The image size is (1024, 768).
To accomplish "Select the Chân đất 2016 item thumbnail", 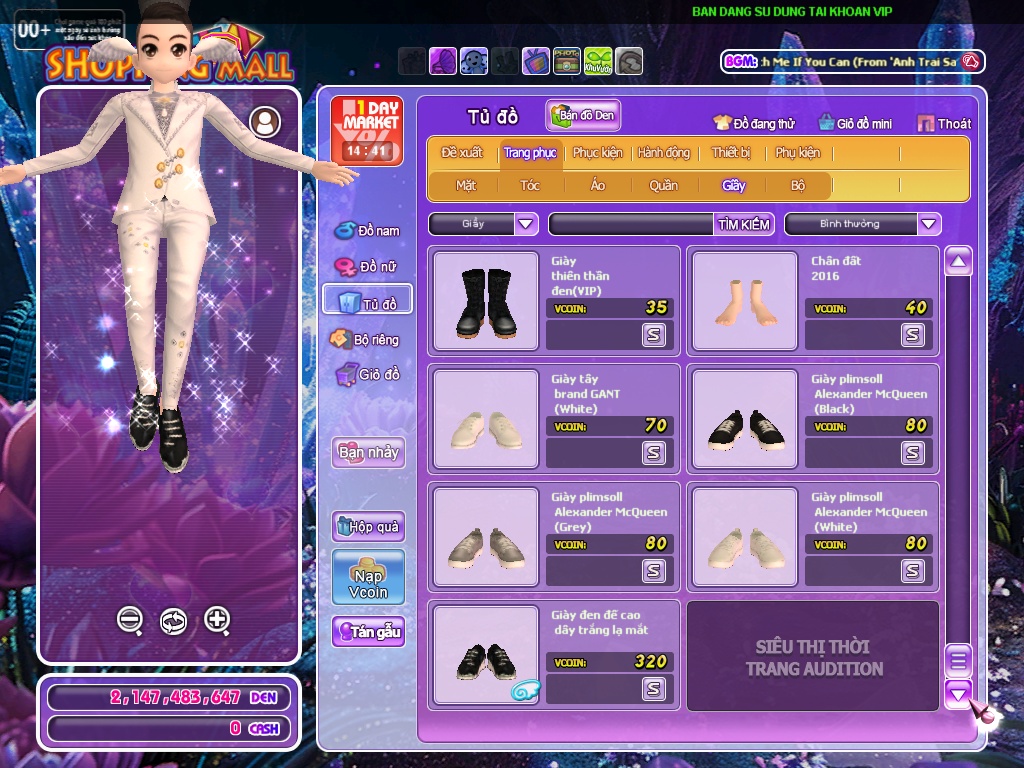I will [x=744, y=301].
